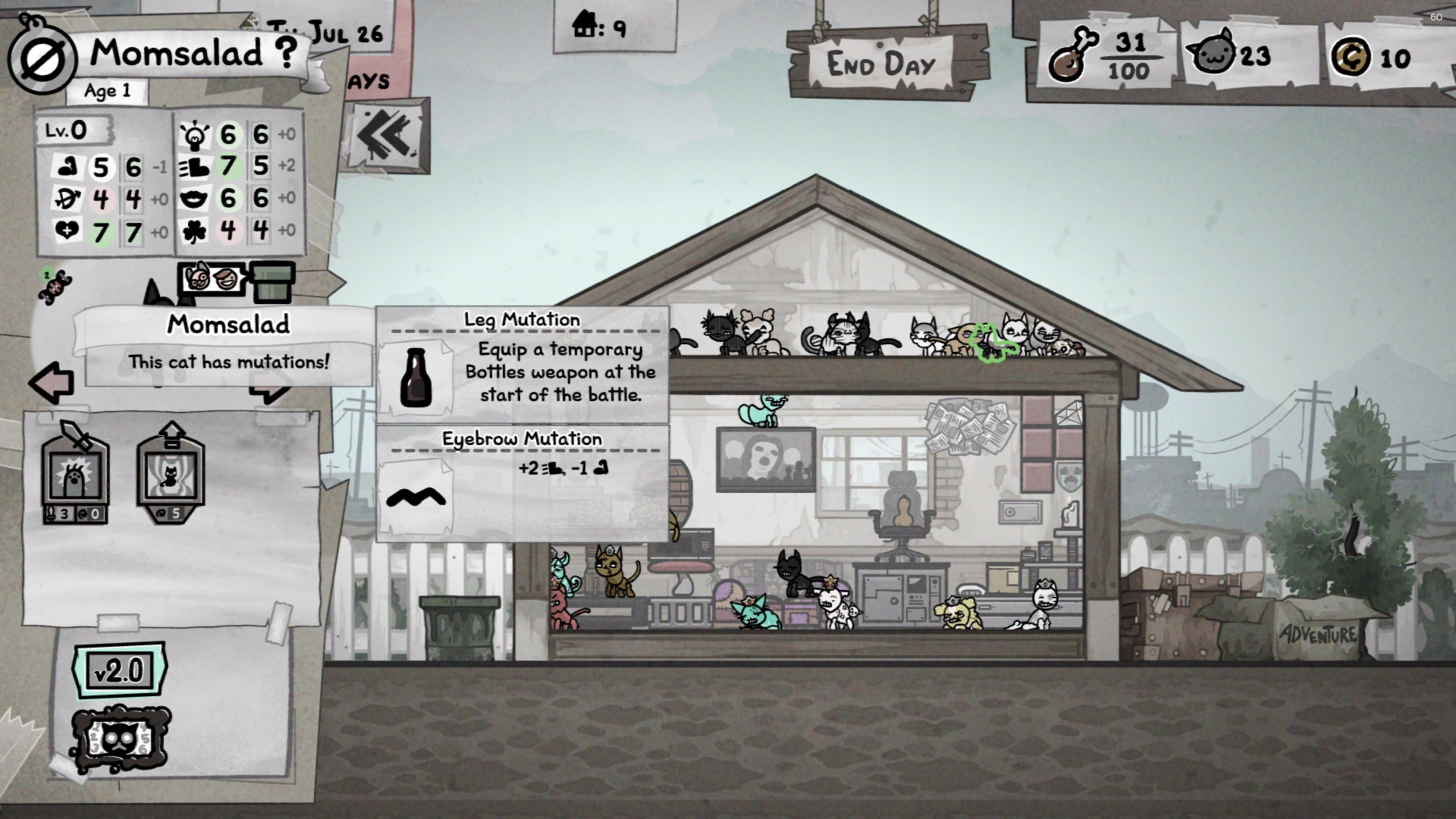
Task: Click the crossed-circle icon beside Momsalad's name
Action: click(x=42, y=61)
